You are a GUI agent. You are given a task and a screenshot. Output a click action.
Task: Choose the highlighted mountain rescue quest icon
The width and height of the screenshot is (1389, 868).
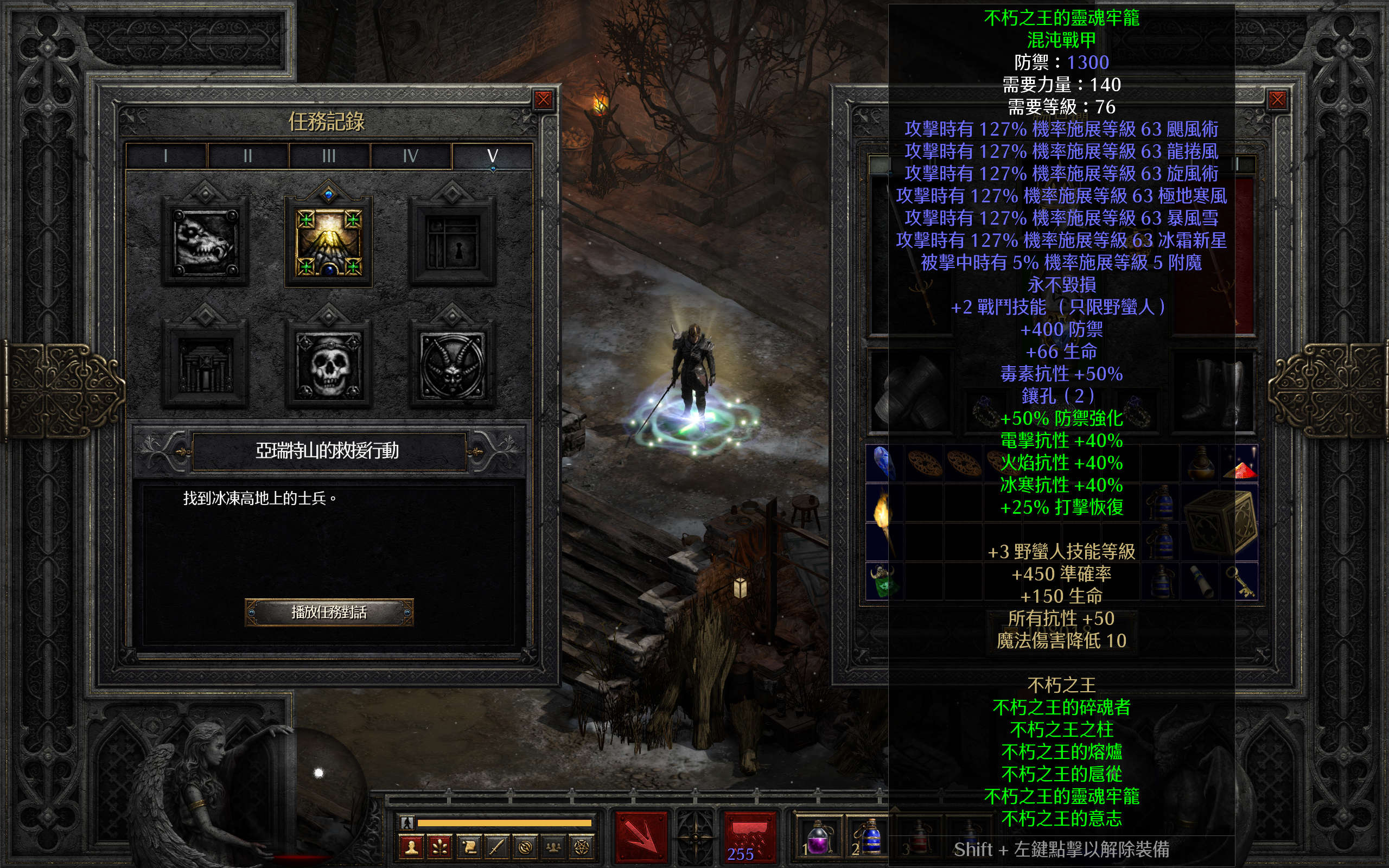pyautogui.click(x=329, y=242)
